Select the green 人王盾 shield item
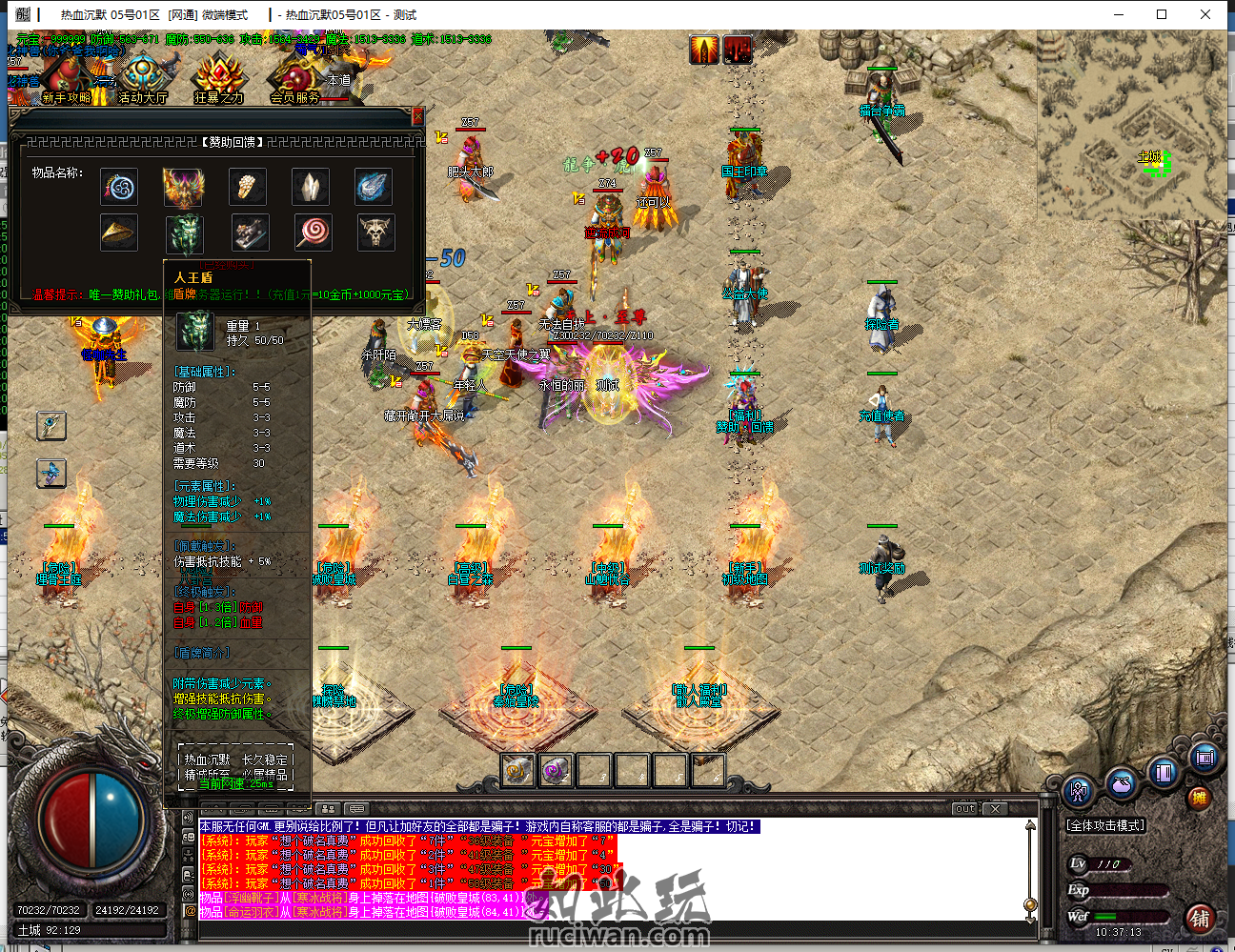Screen dimensions: 1235x952 coord(185,232)
